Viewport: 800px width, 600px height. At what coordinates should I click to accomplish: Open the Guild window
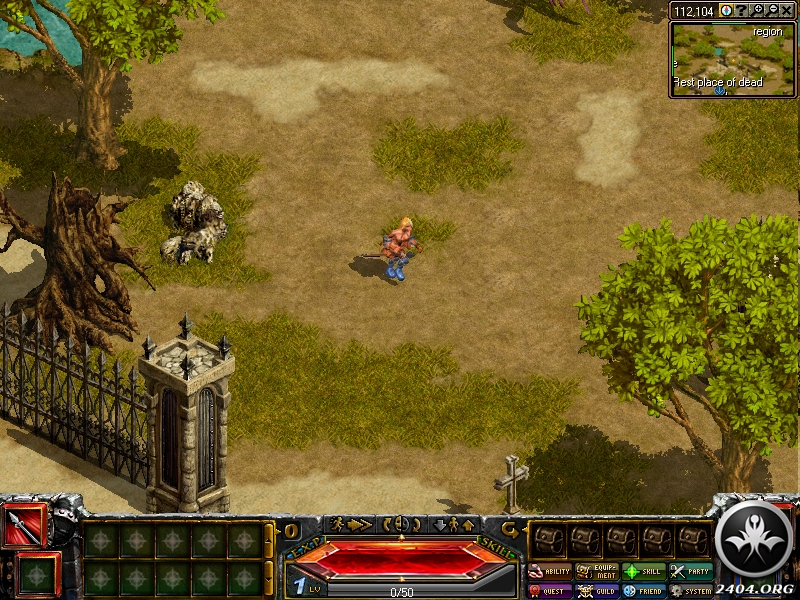pos(597,591)
